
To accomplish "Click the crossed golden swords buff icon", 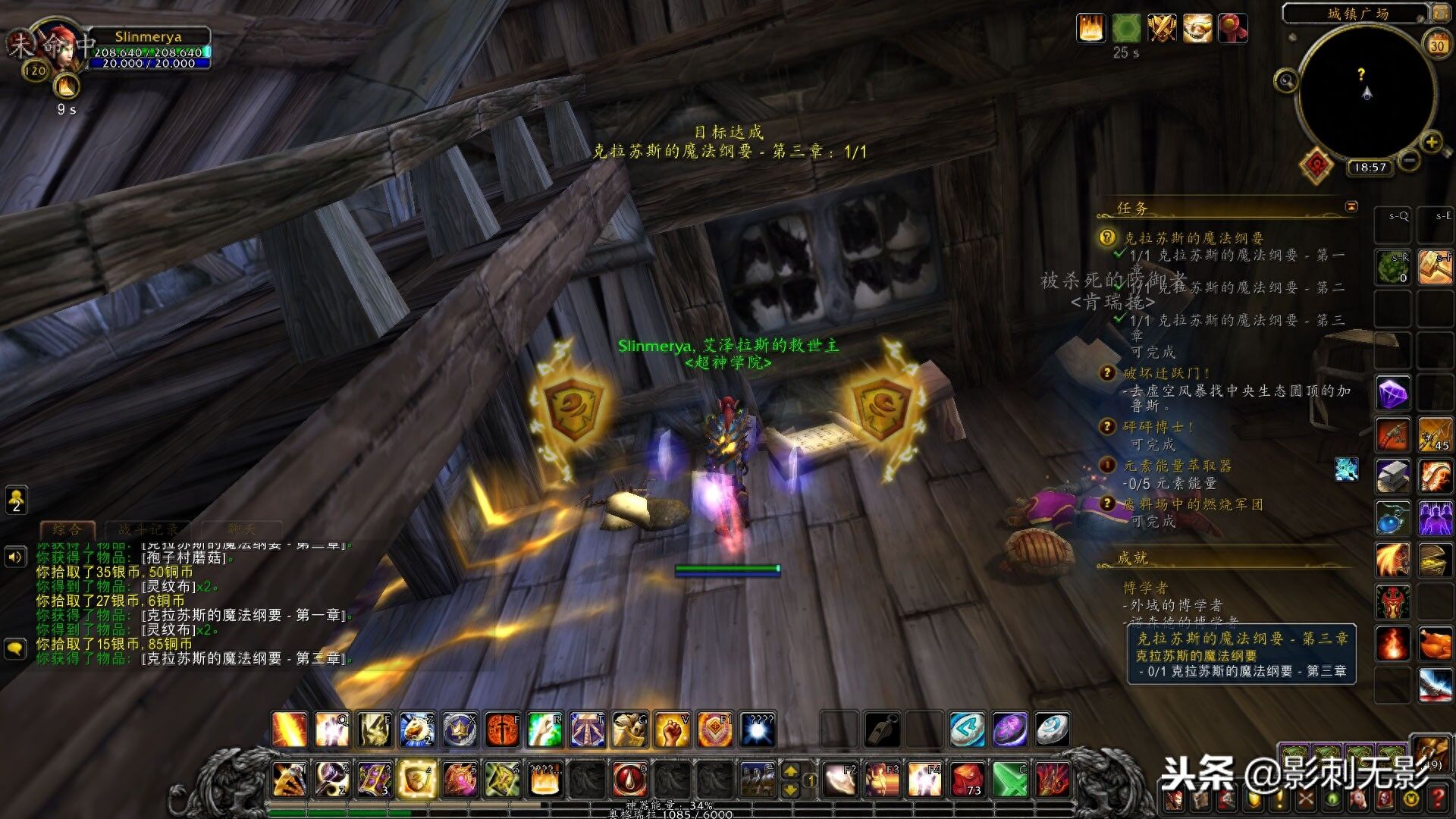I will pyautogui.click(x=1161, y=29).
